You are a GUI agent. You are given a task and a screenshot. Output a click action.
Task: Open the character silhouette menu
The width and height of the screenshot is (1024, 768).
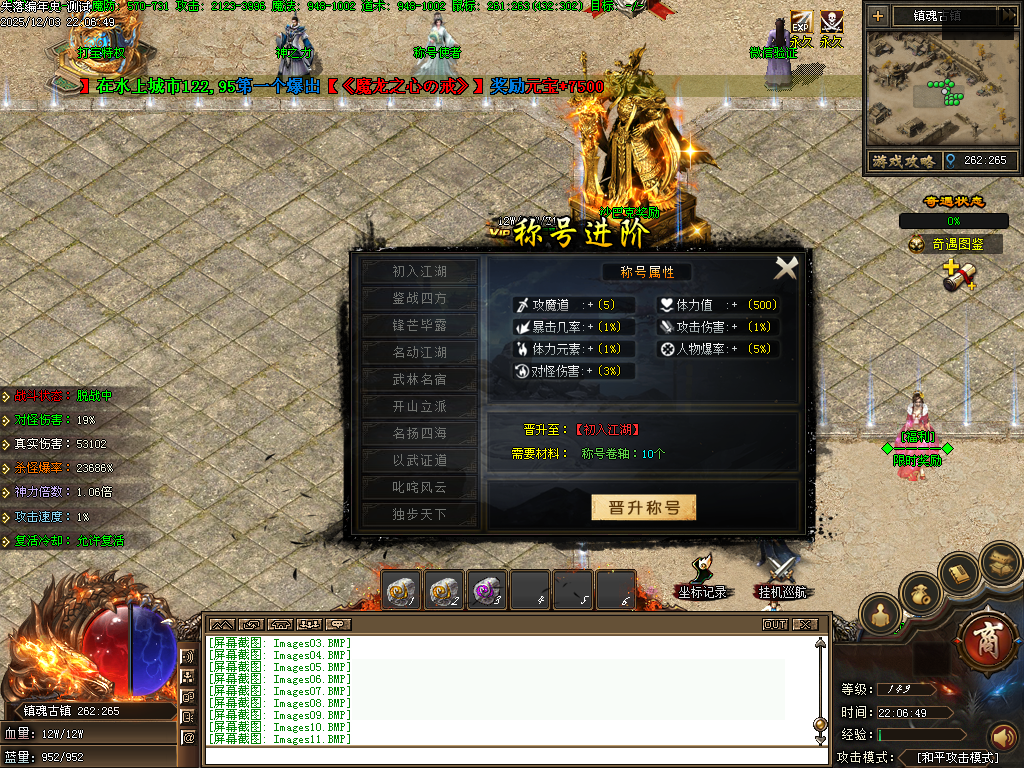pos(880,614)
